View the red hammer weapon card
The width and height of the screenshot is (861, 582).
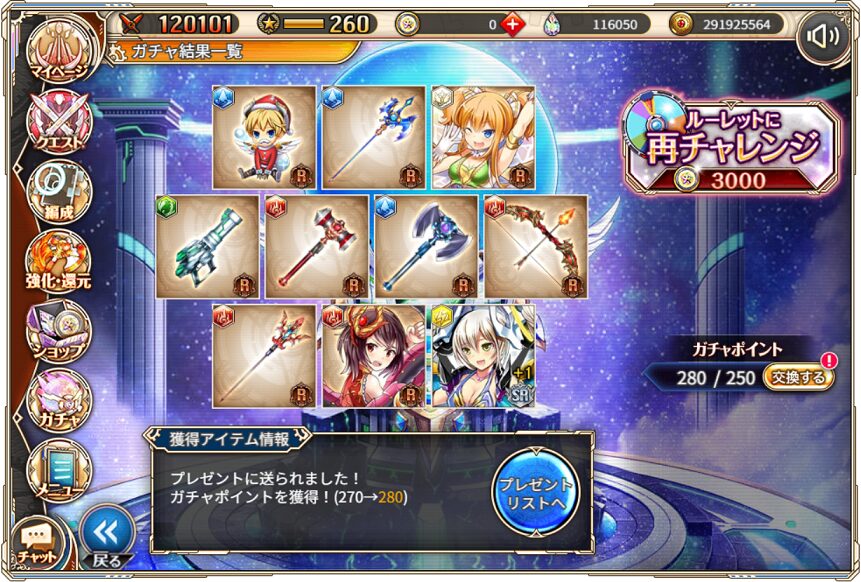(317, 246)
